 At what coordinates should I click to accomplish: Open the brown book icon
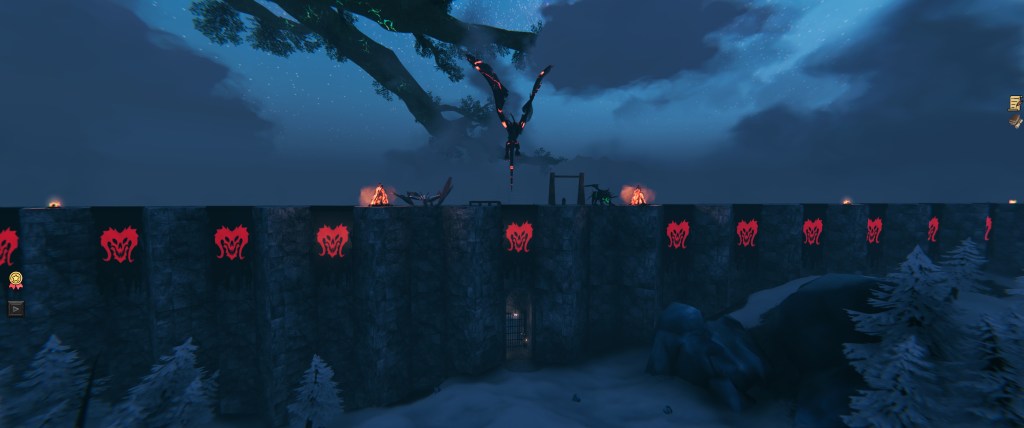click(x=1015, y=121)
